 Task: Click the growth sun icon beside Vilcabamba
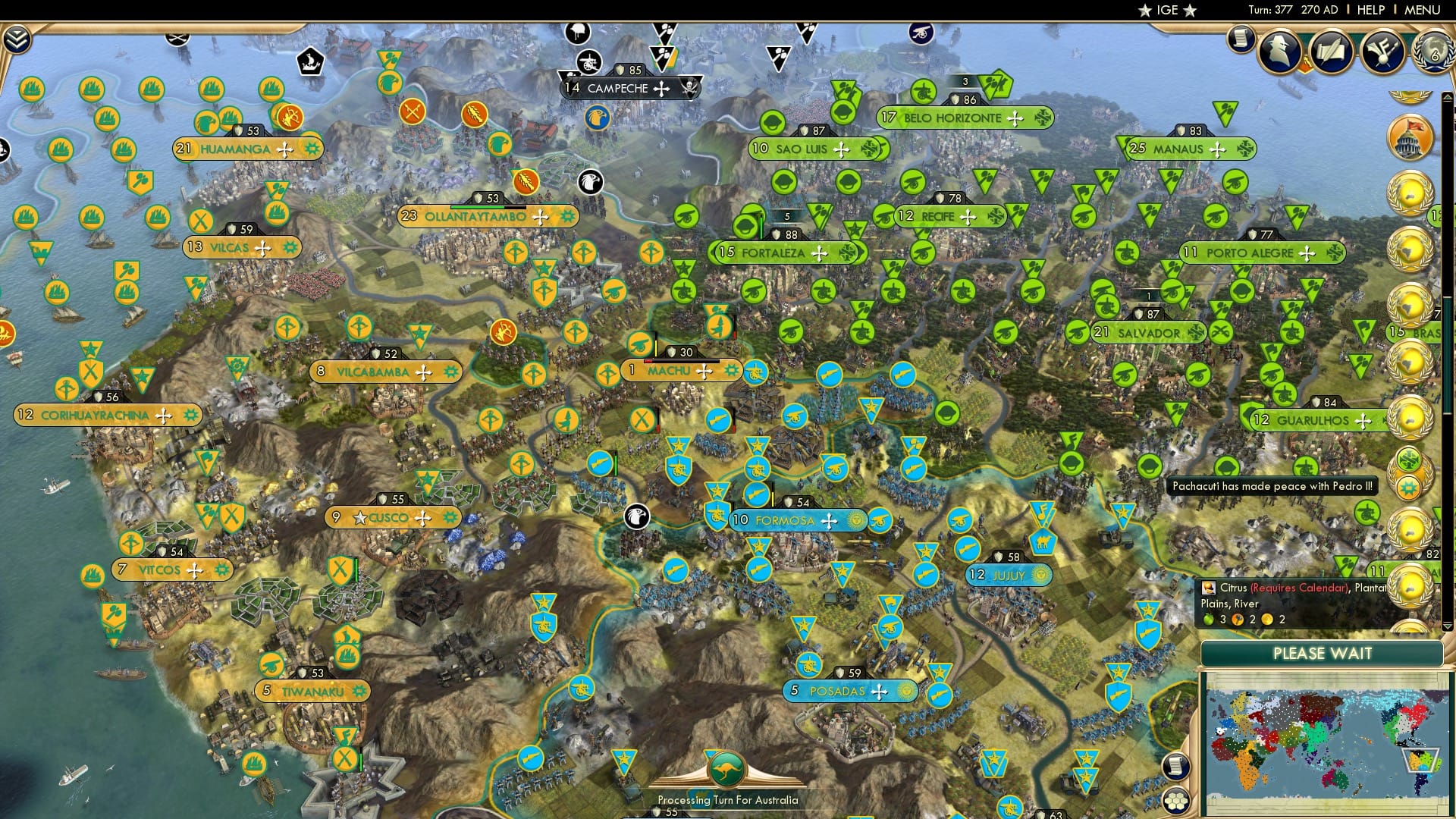coord(450,372)
